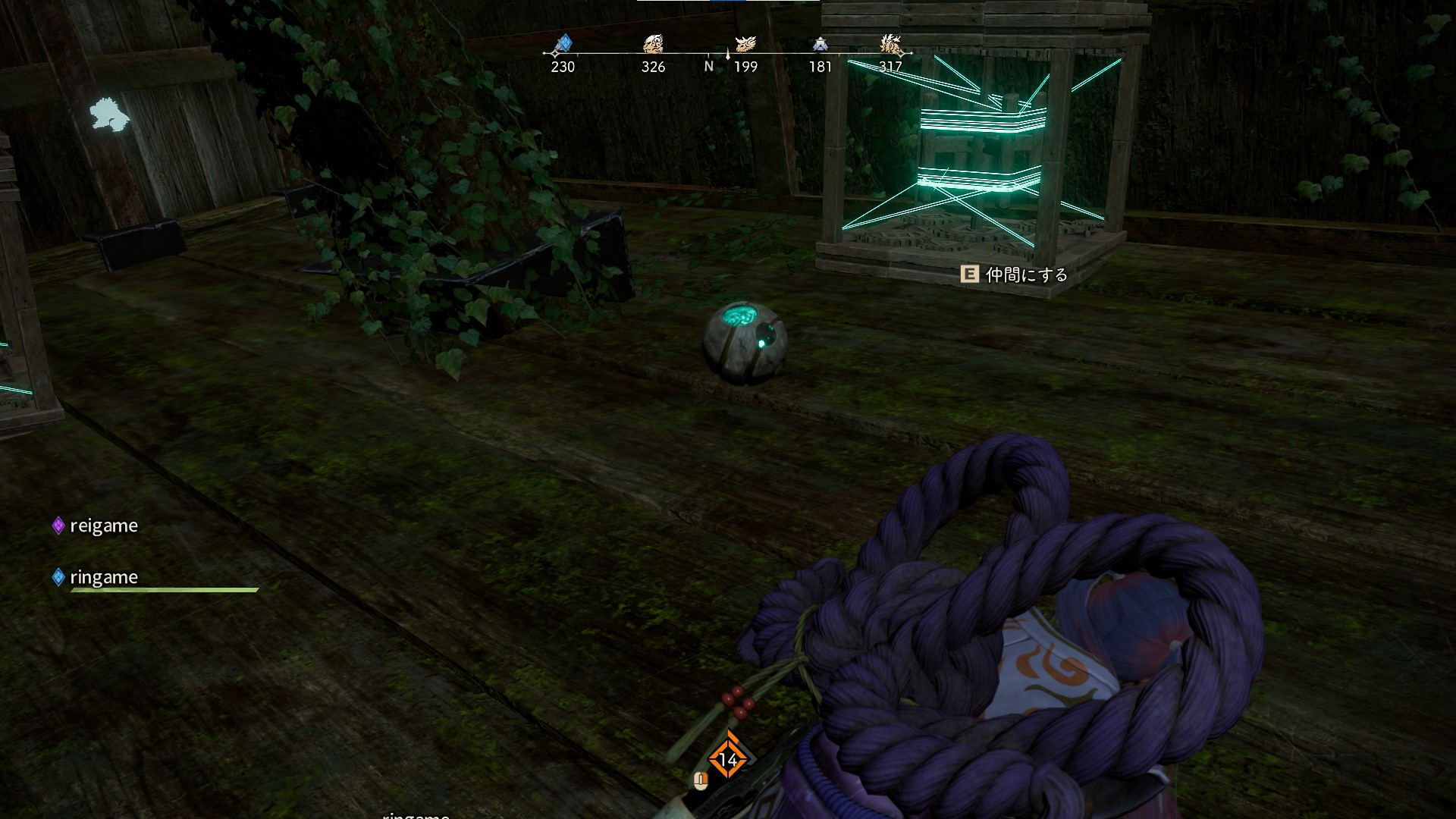Click the blue diamond compass marker
Image resolution: width=1456 pixels, height=819 pixels.
[x=563, y=44]
